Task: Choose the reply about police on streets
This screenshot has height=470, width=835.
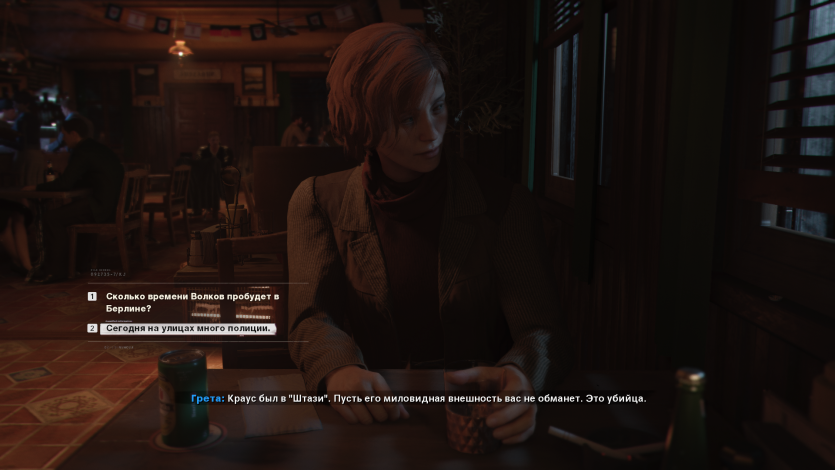Action: (188, 328)
